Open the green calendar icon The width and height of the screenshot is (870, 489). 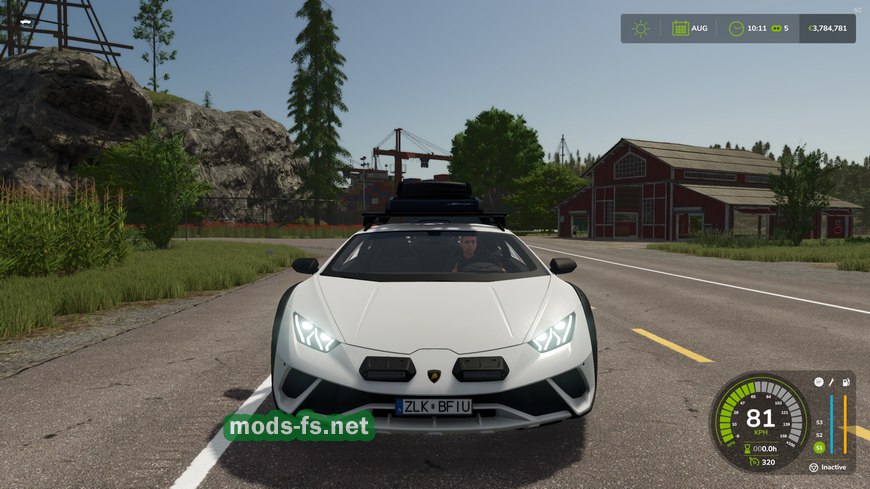tap(680, 28)
